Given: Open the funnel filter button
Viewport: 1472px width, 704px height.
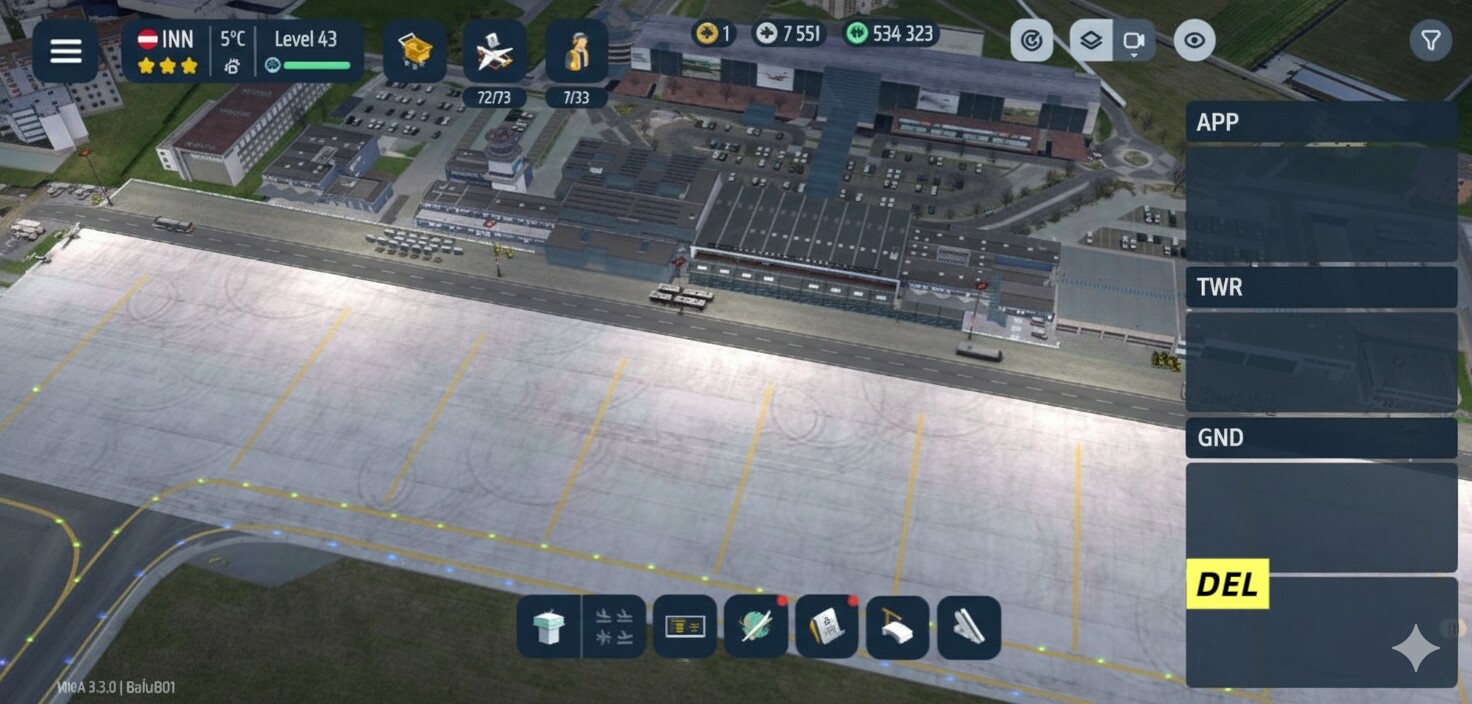Looking at the screenshot, I should point(1431,41).
